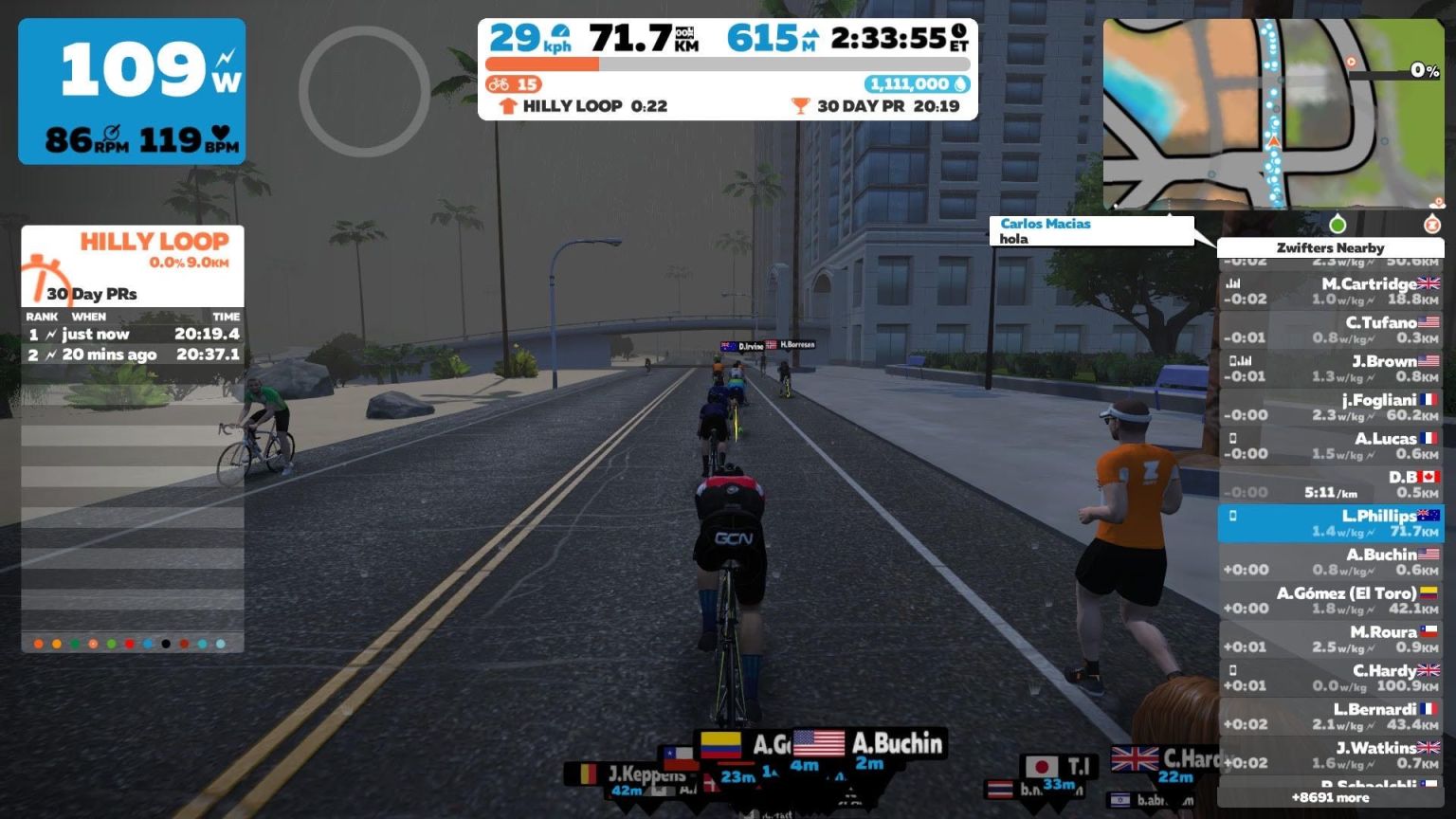This screenshot has height=819, width=1456.
Task: Choose A.Buchin in the nearby list
Action: point(1330,562)
